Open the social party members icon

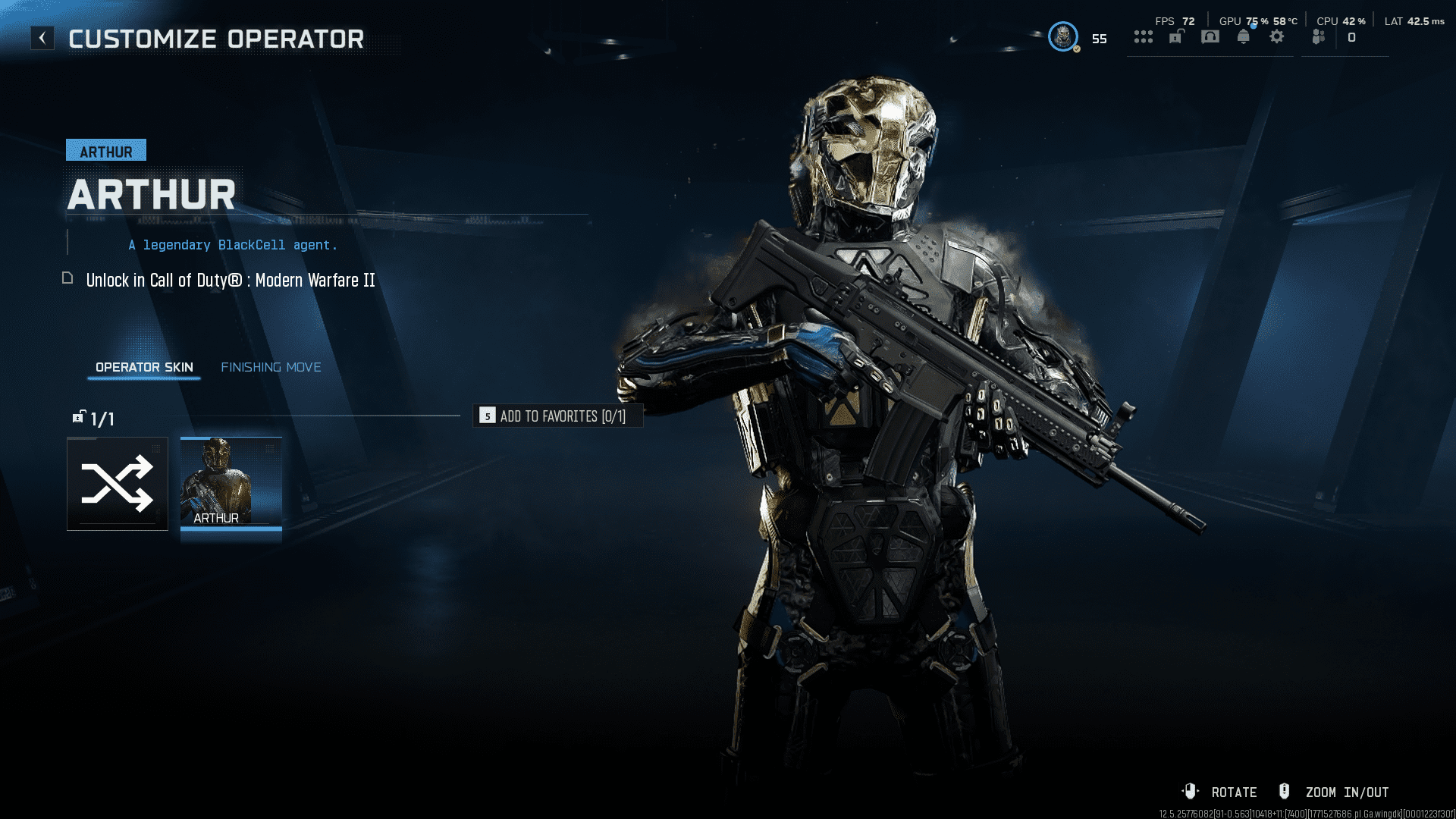tap(1319, 37)
